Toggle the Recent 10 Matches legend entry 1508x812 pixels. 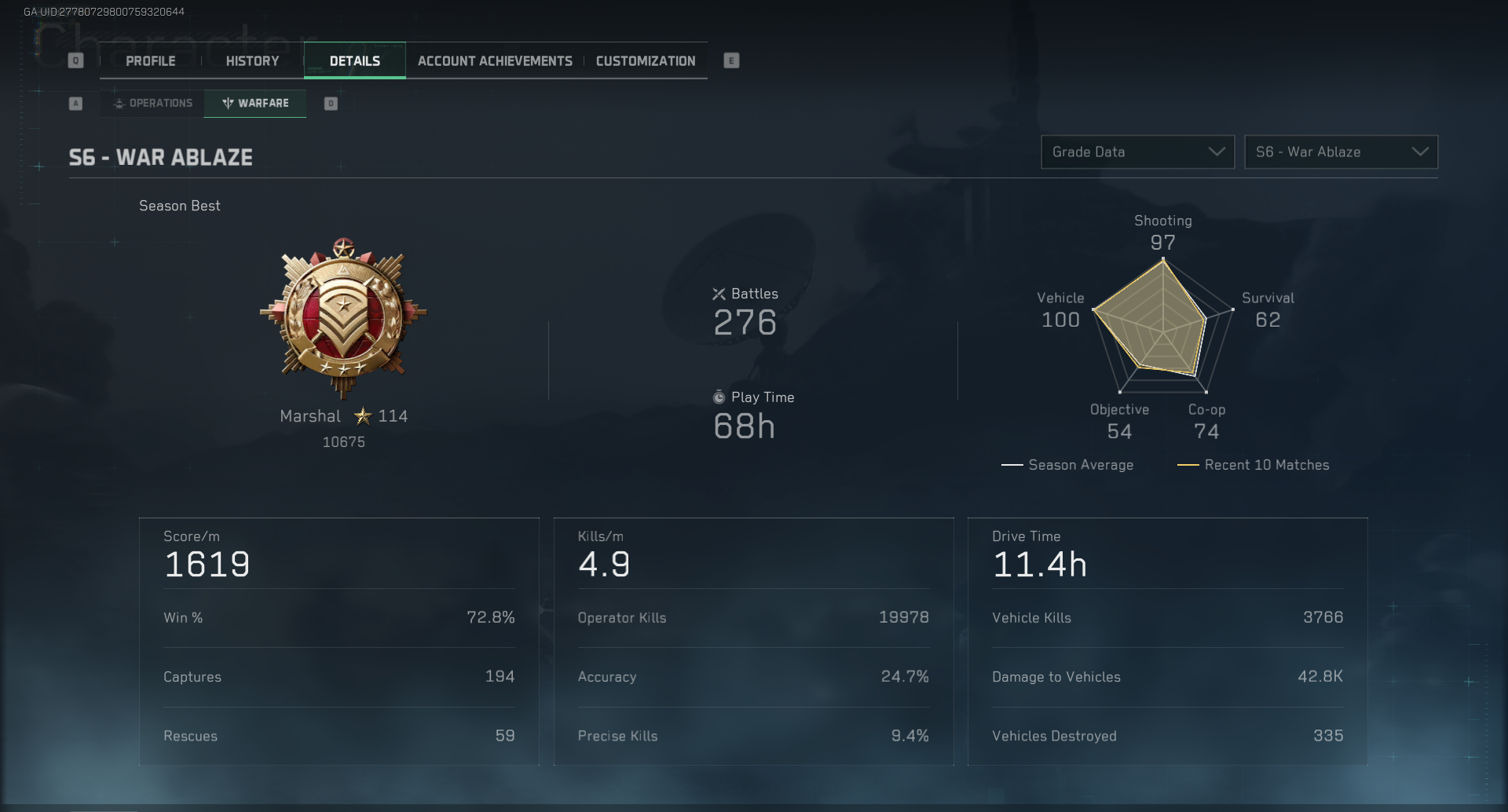coord(1254,465)
